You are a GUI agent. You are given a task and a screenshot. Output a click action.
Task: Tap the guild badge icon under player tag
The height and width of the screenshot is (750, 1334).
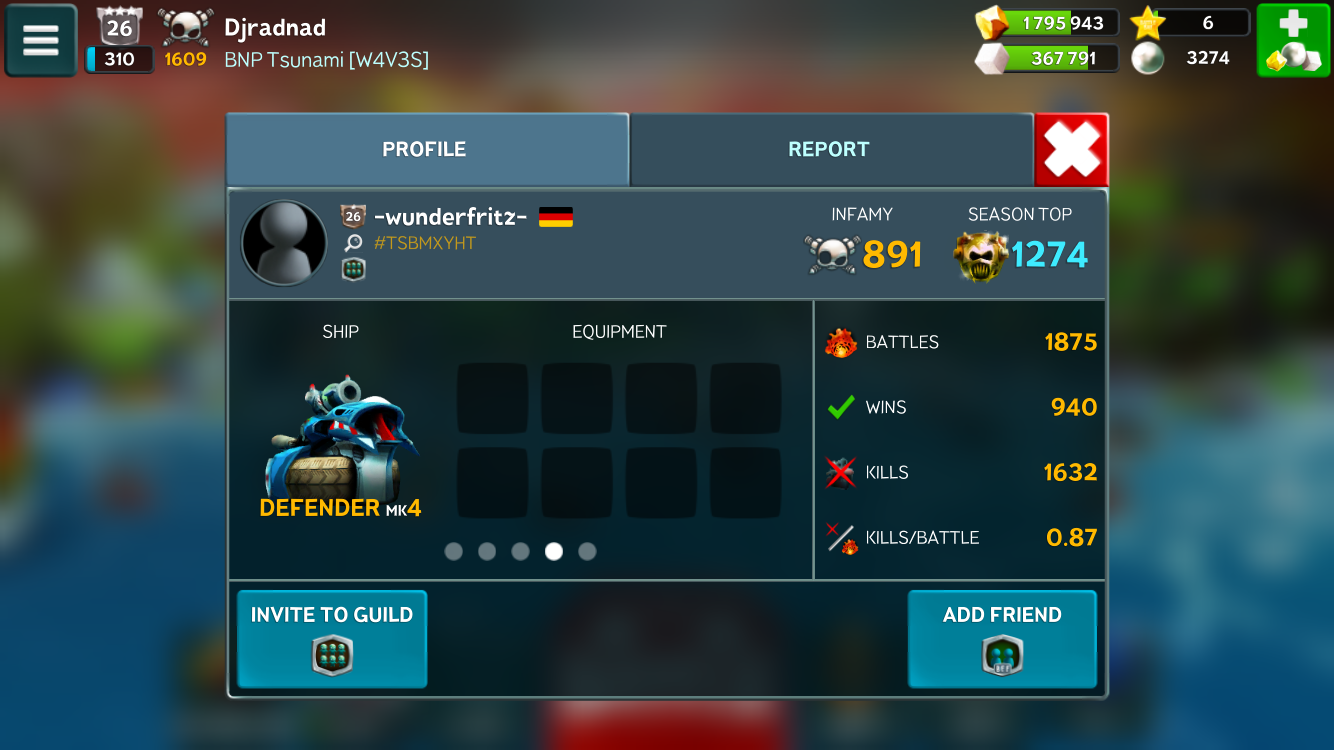pyautogui.click(x=353, y=269)
